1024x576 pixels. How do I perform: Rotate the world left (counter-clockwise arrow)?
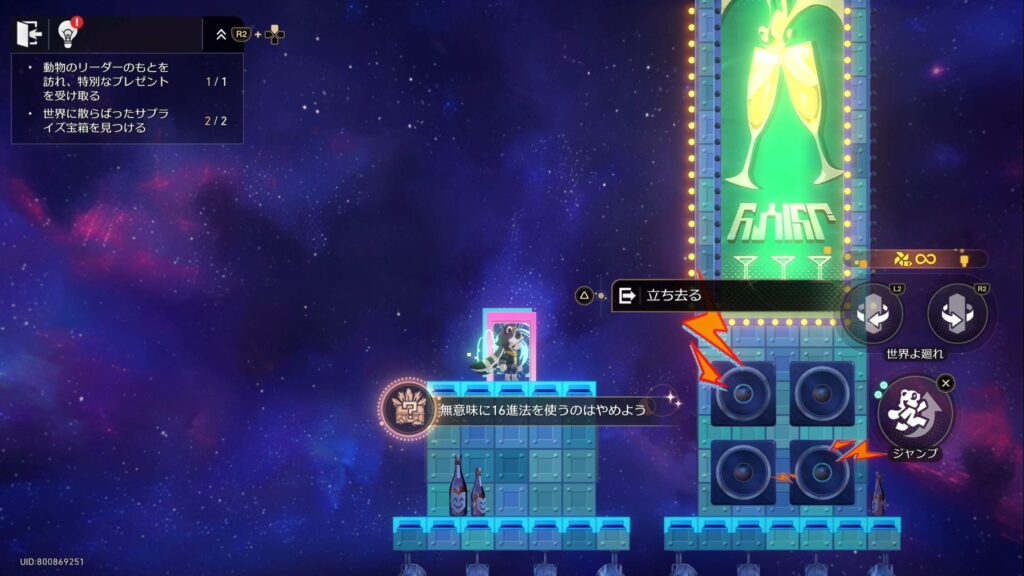pyautogui.click(x=871, y=314)
